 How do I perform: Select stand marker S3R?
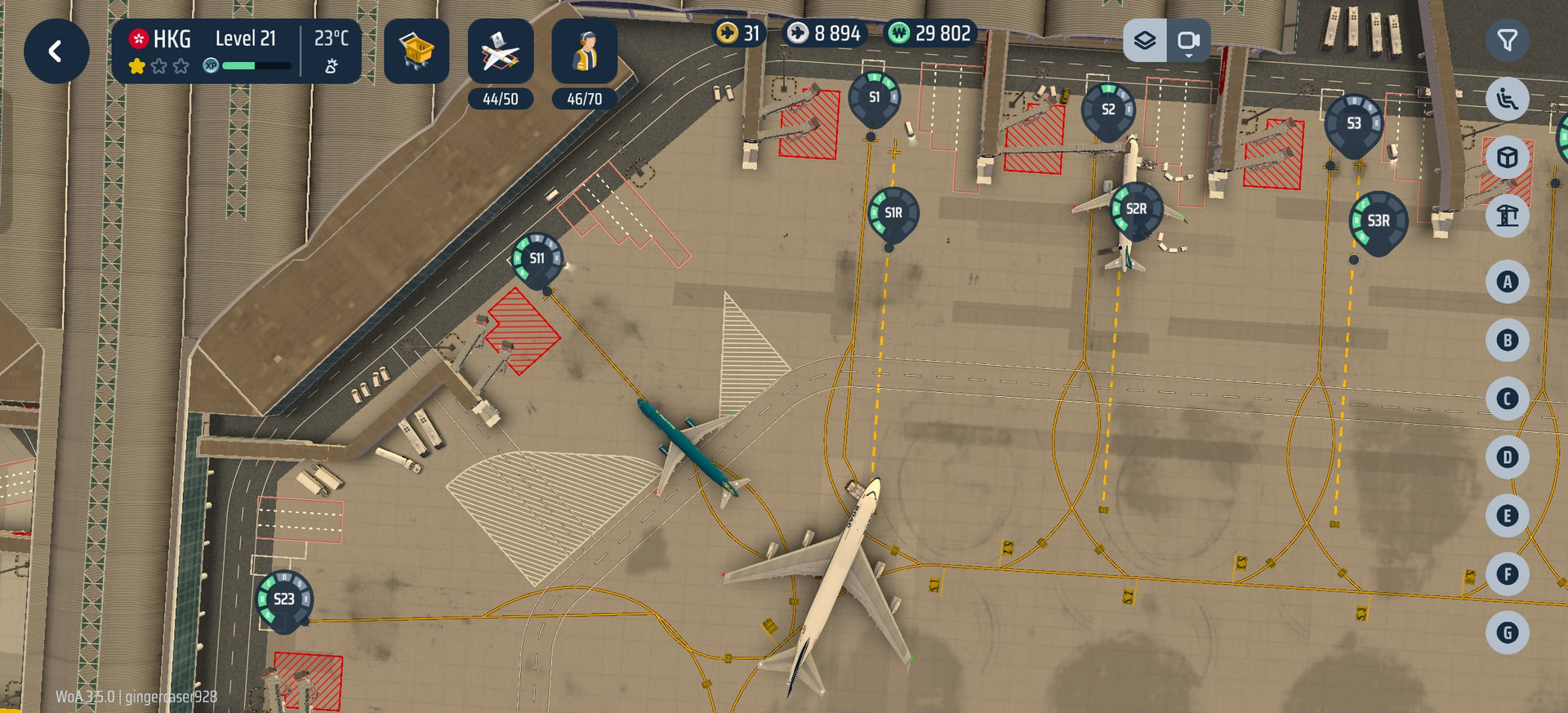pyautogui.click(x=1378, y=221)
